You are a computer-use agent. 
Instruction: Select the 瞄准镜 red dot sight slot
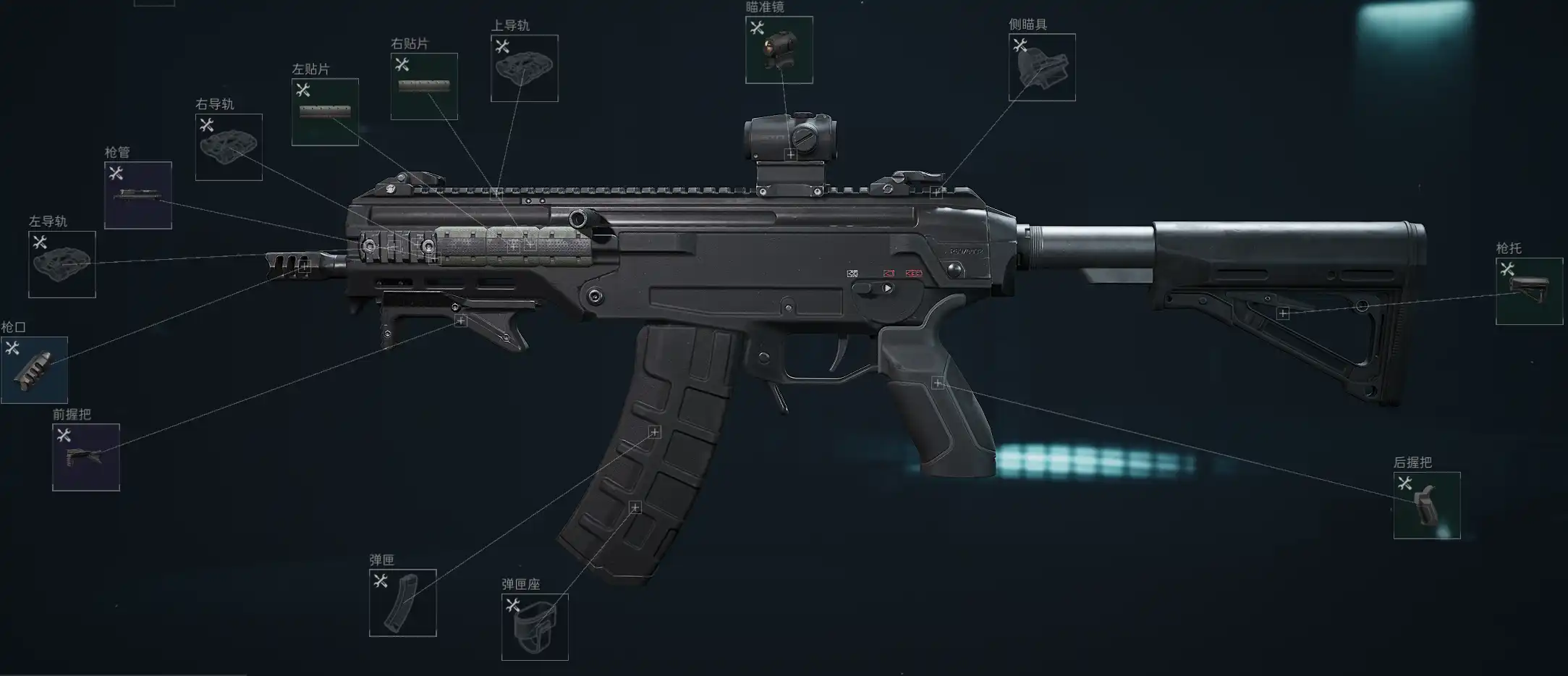[x=779, y=50]
